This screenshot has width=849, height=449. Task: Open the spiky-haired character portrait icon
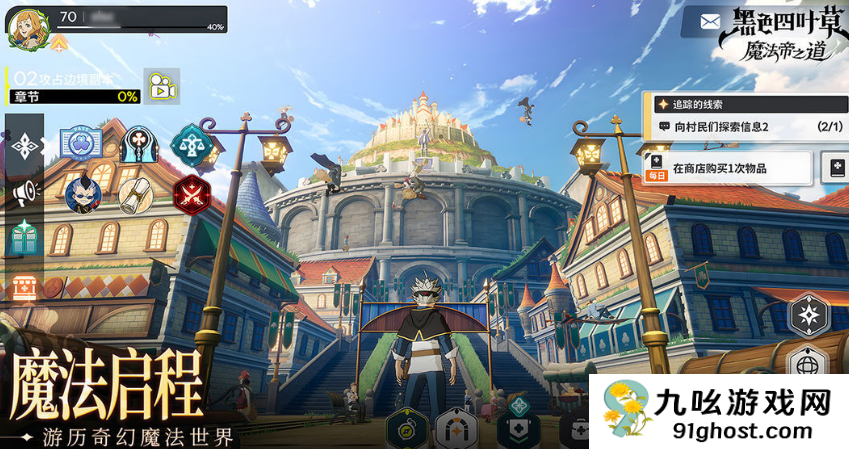tap(82, 193)
